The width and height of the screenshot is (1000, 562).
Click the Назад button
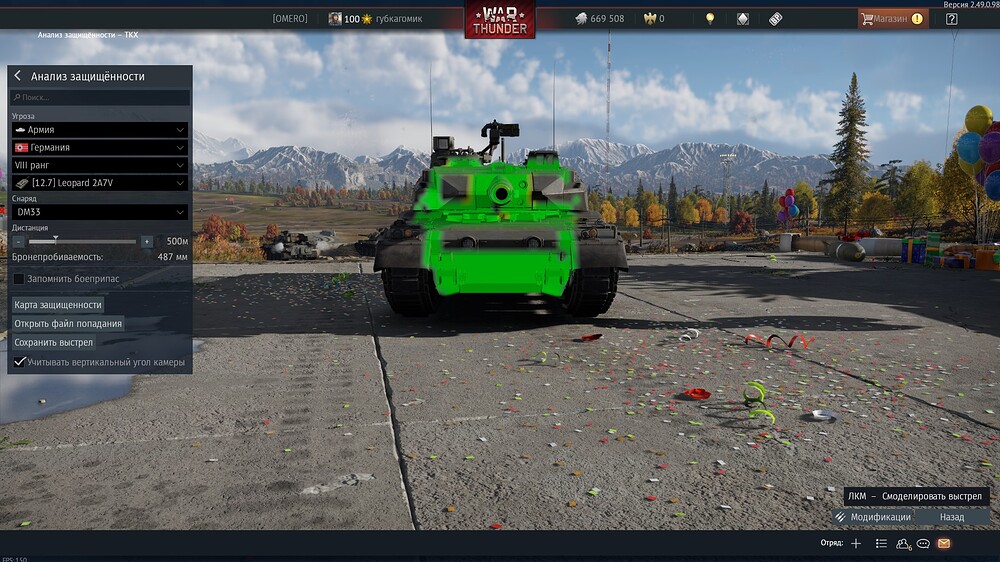(952, 517)
